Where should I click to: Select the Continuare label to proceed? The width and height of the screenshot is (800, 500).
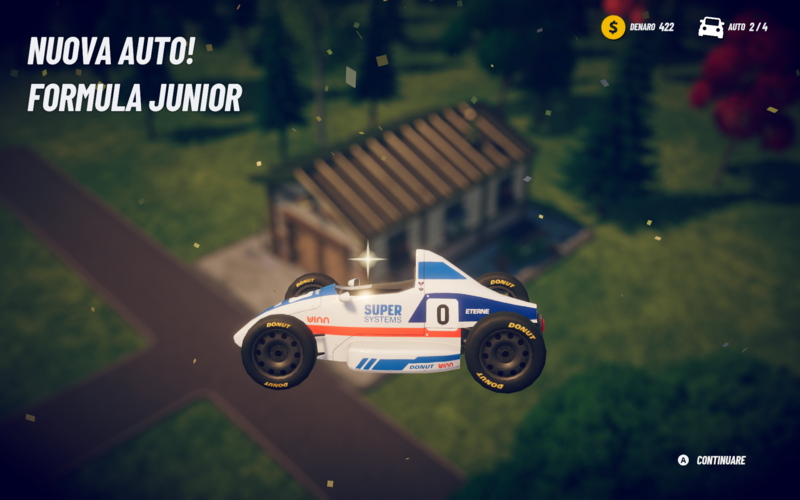[x=720, y=460]
